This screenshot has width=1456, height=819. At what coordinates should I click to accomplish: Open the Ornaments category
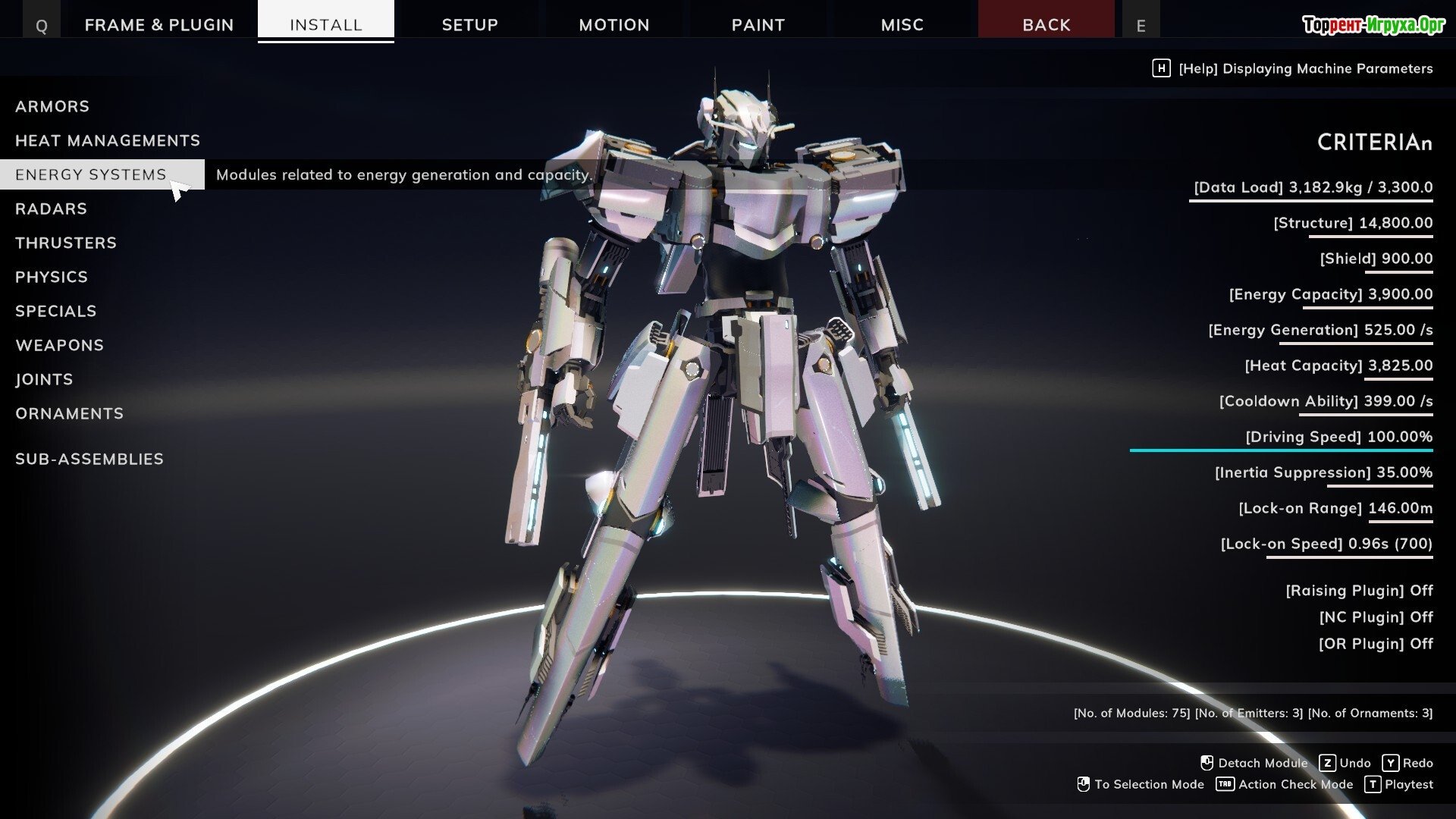pyautogui.click(x=69, y=413)
